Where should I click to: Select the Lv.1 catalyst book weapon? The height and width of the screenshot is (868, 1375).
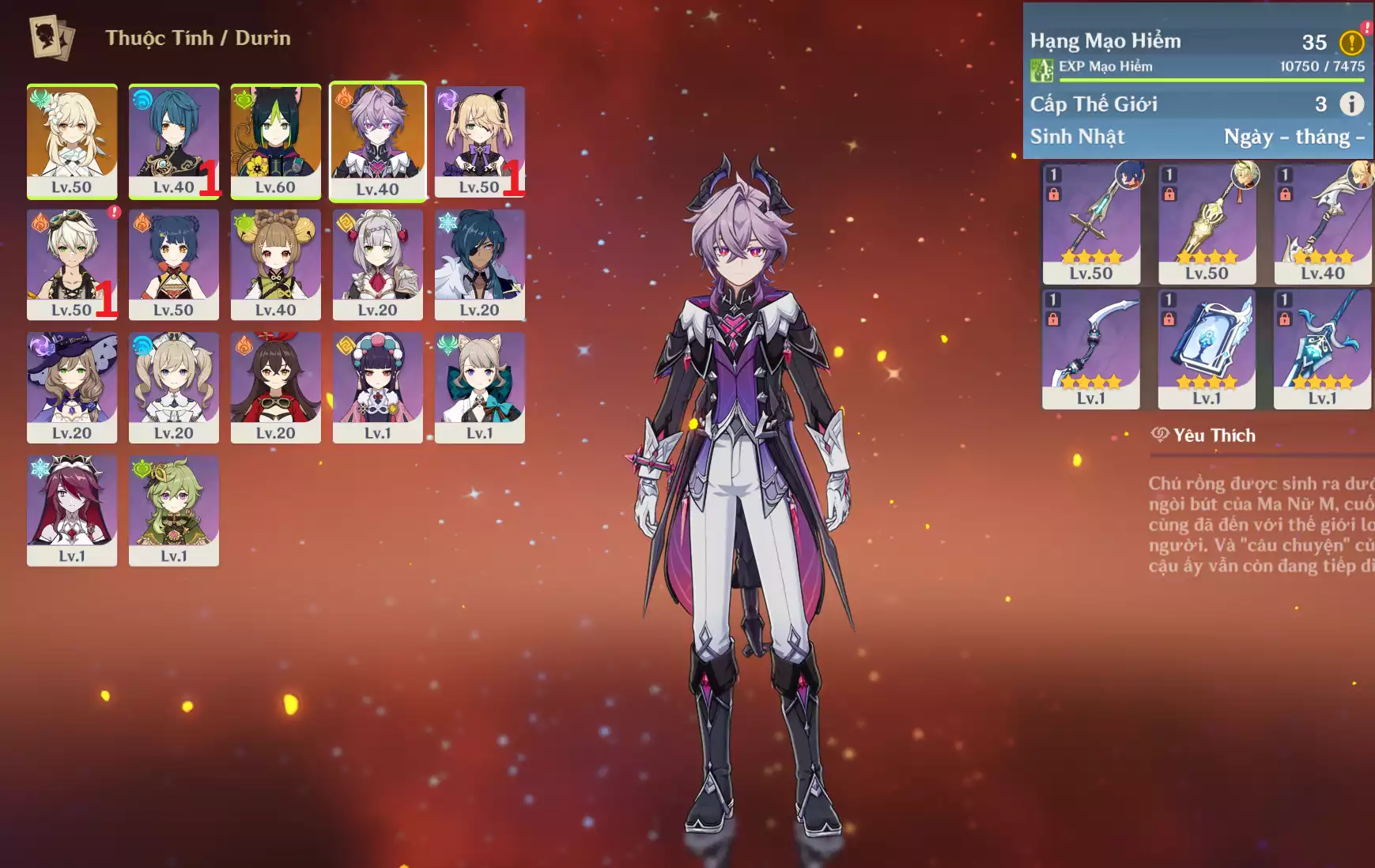1207,348
